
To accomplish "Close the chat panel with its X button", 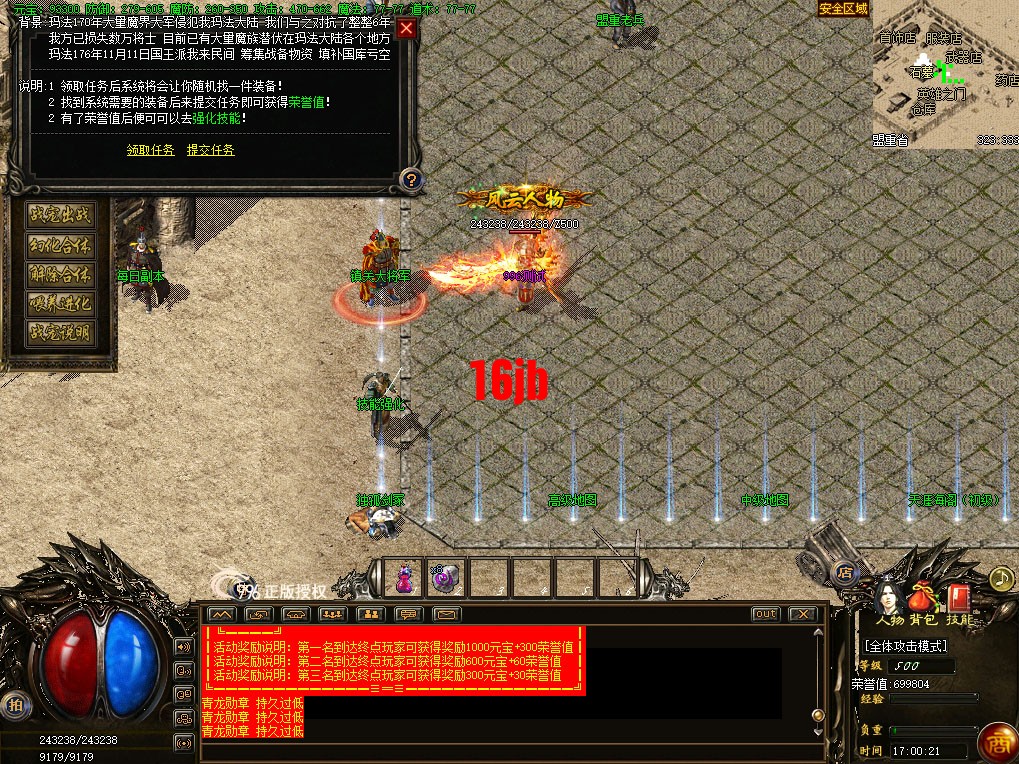I will [x=802, y=614].
